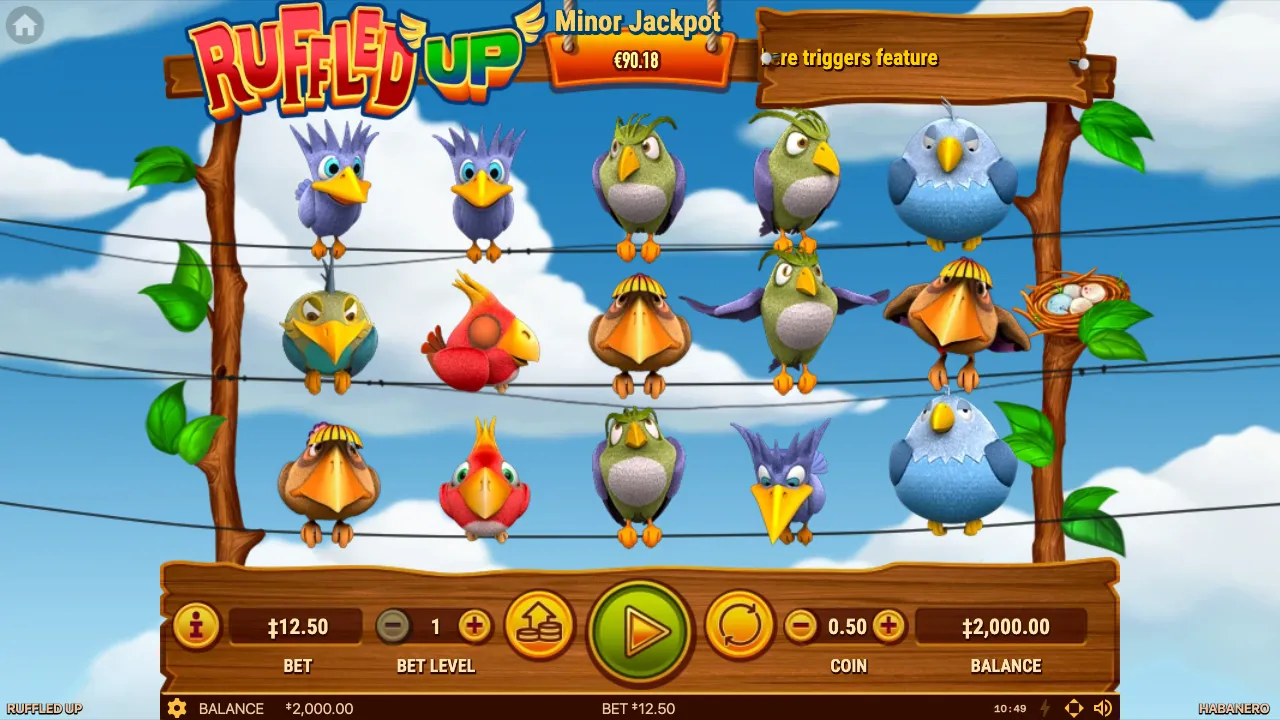The height and width of the screenshot is (720, 1280).
Task: Set max bet with the coin stack button
Action: [540, 627]
